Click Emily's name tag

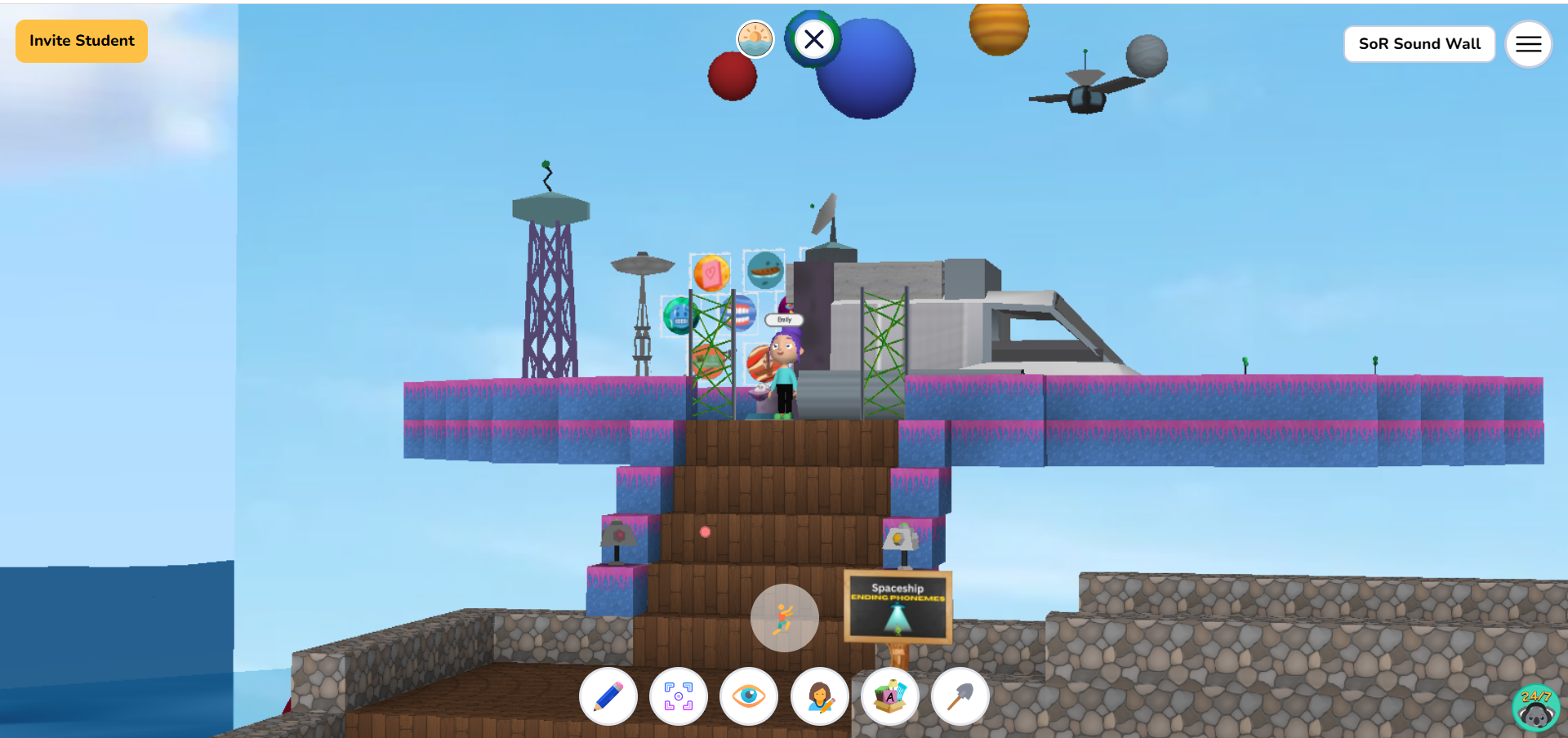pyautogui.click(x=782, y=320)
